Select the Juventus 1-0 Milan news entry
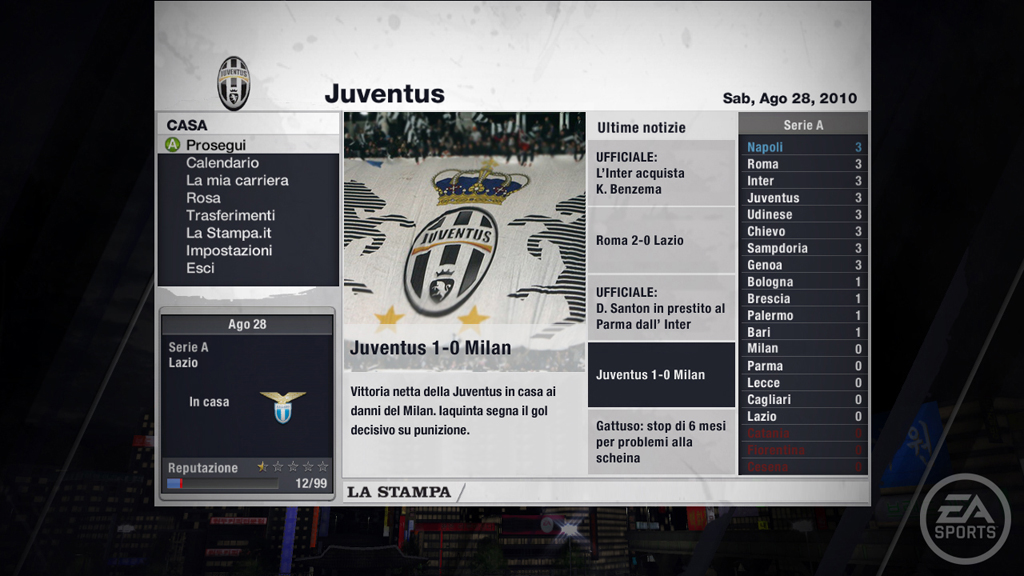1024x576 pixels. (x=660, y=375)
